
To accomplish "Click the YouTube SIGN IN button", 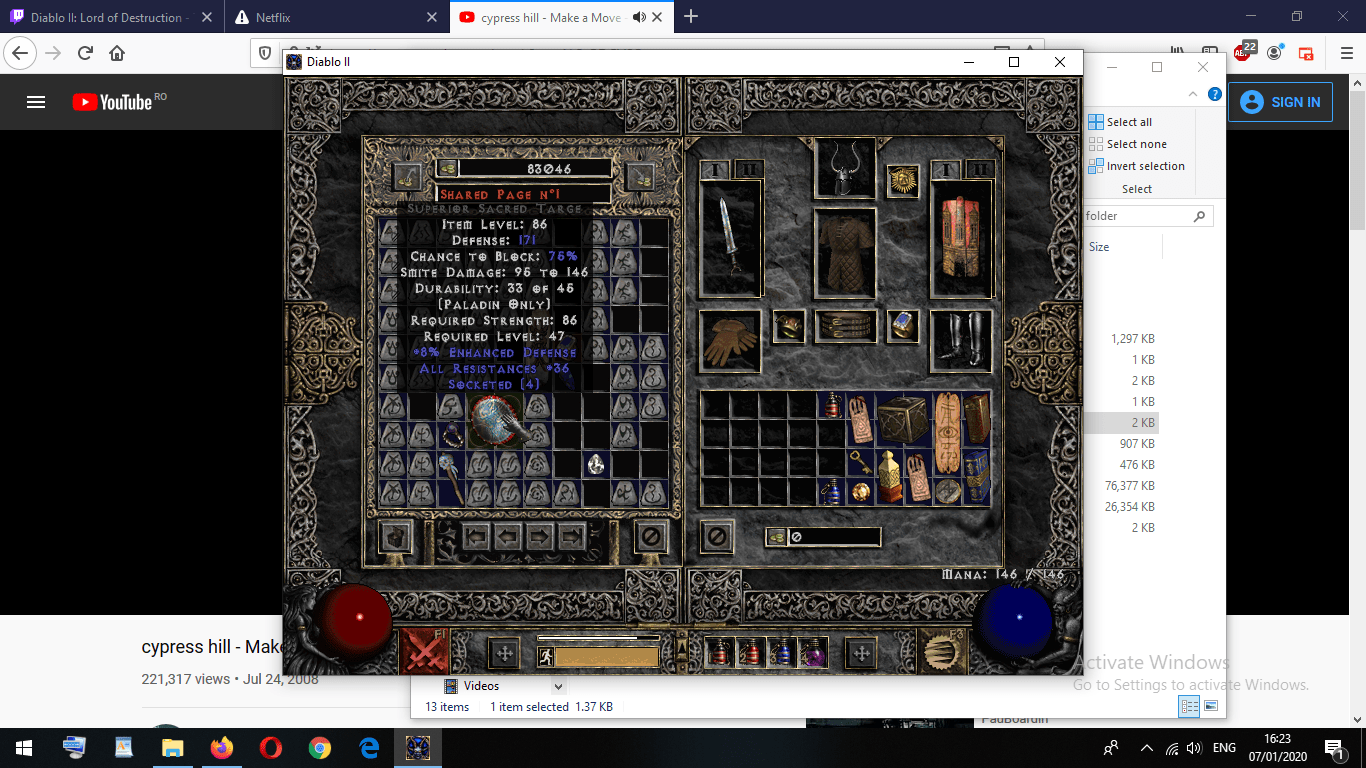I will coord(1280,101).
